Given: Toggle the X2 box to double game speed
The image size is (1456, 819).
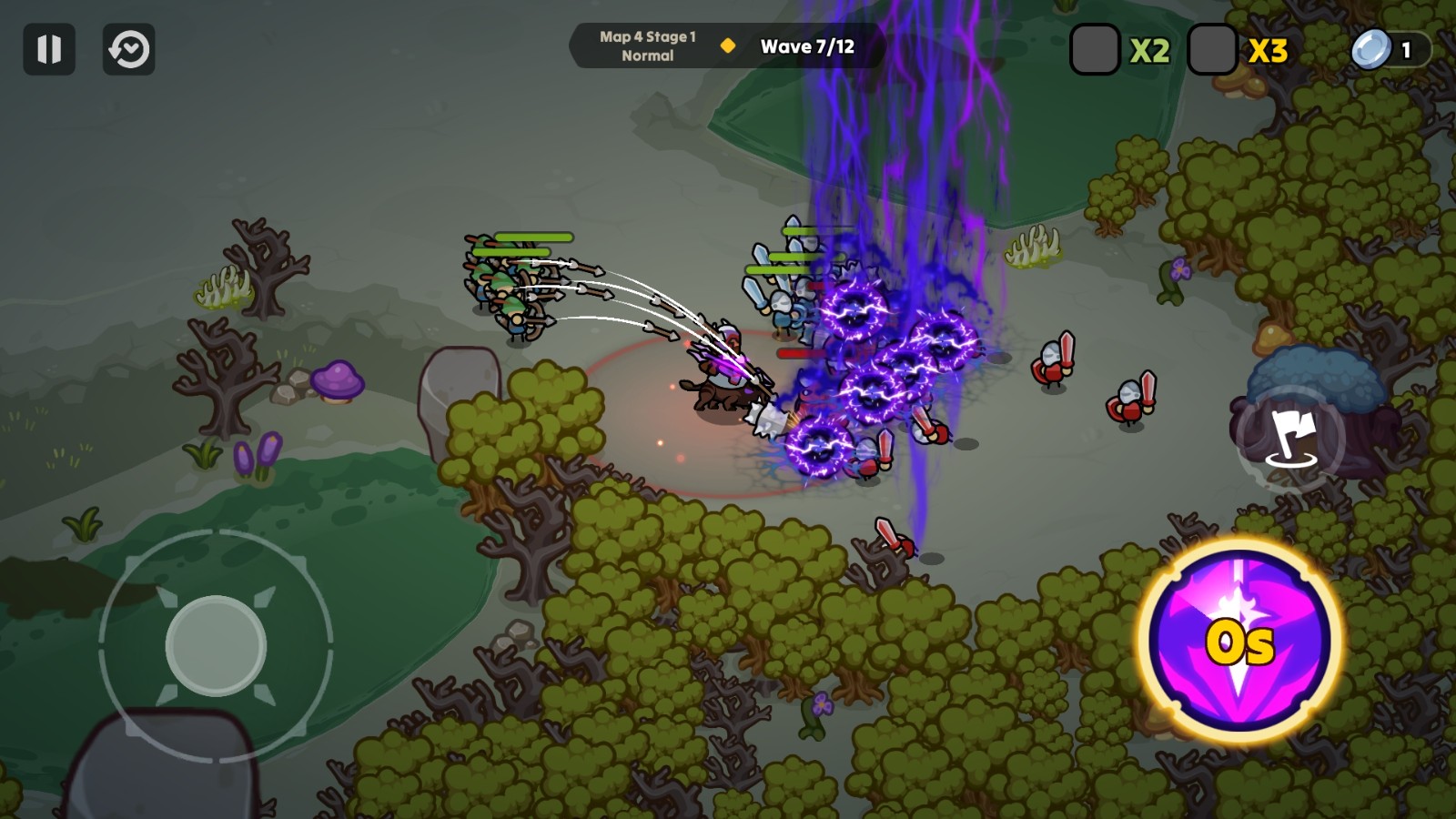Looking at the screenshot, I should 1094,52.
